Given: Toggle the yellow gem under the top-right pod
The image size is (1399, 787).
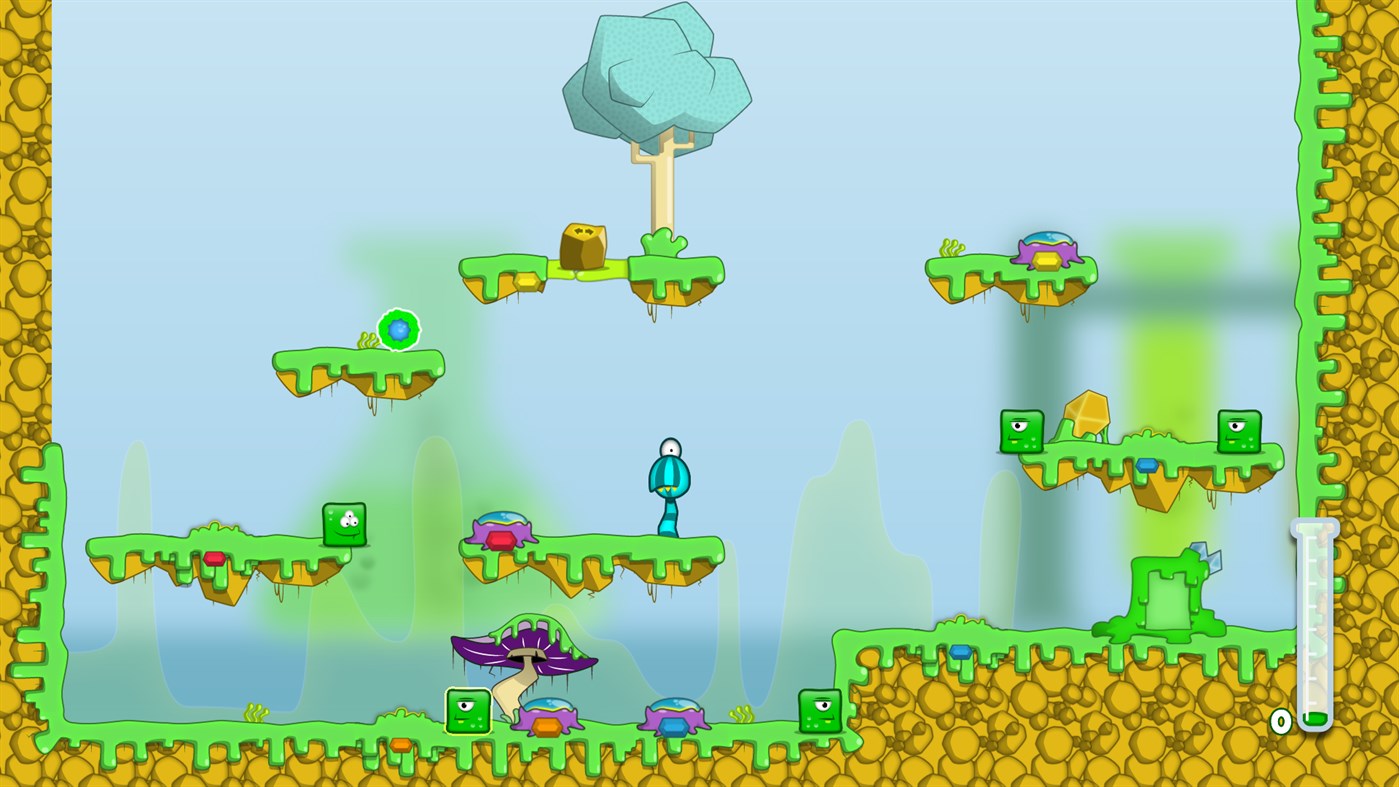Looking at the screenshot, I should [x=1048, y=260].
